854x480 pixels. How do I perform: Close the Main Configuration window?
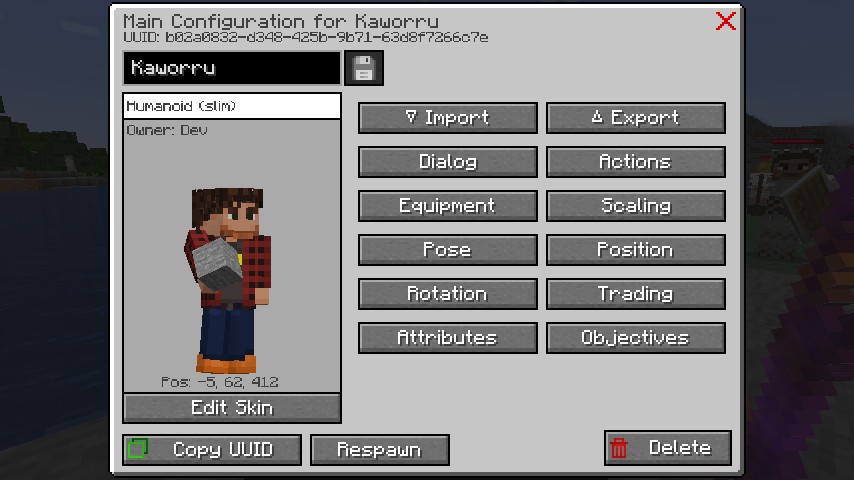tap(726, 21)
